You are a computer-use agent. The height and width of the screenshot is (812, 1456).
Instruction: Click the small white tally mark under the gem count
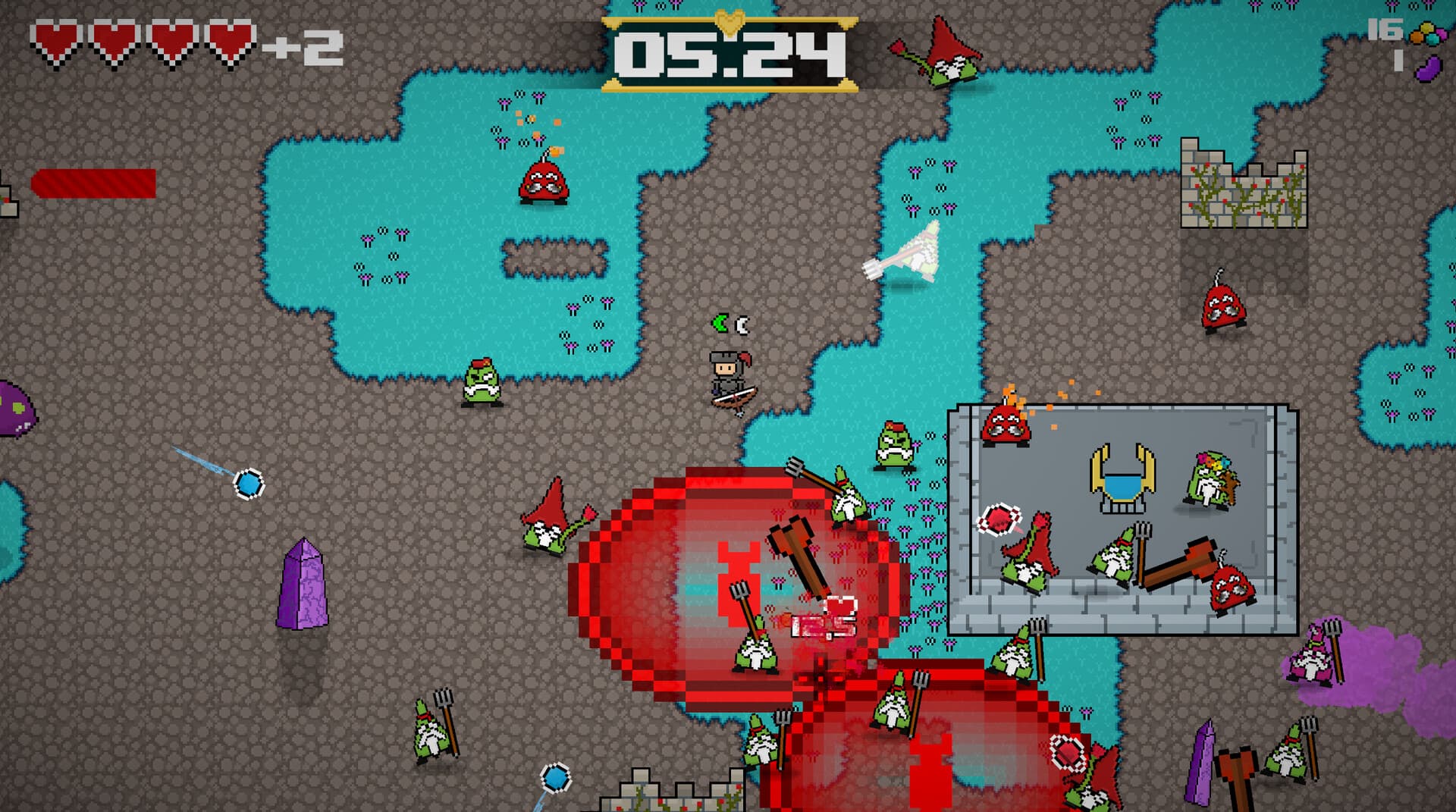point(1399,61)
